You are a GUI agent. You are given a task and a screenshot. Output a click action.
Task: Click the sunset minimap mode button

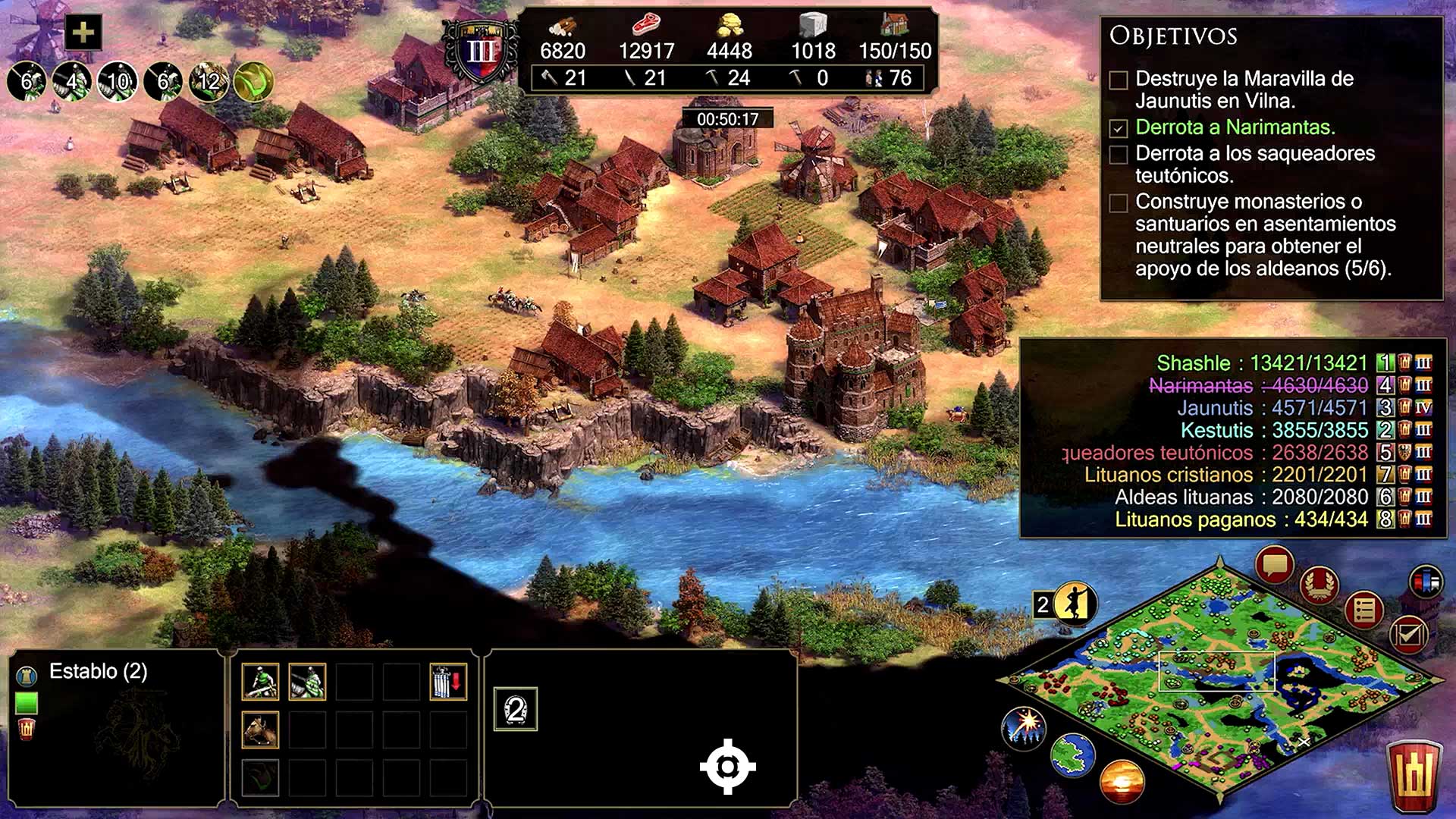[1122, 780]
